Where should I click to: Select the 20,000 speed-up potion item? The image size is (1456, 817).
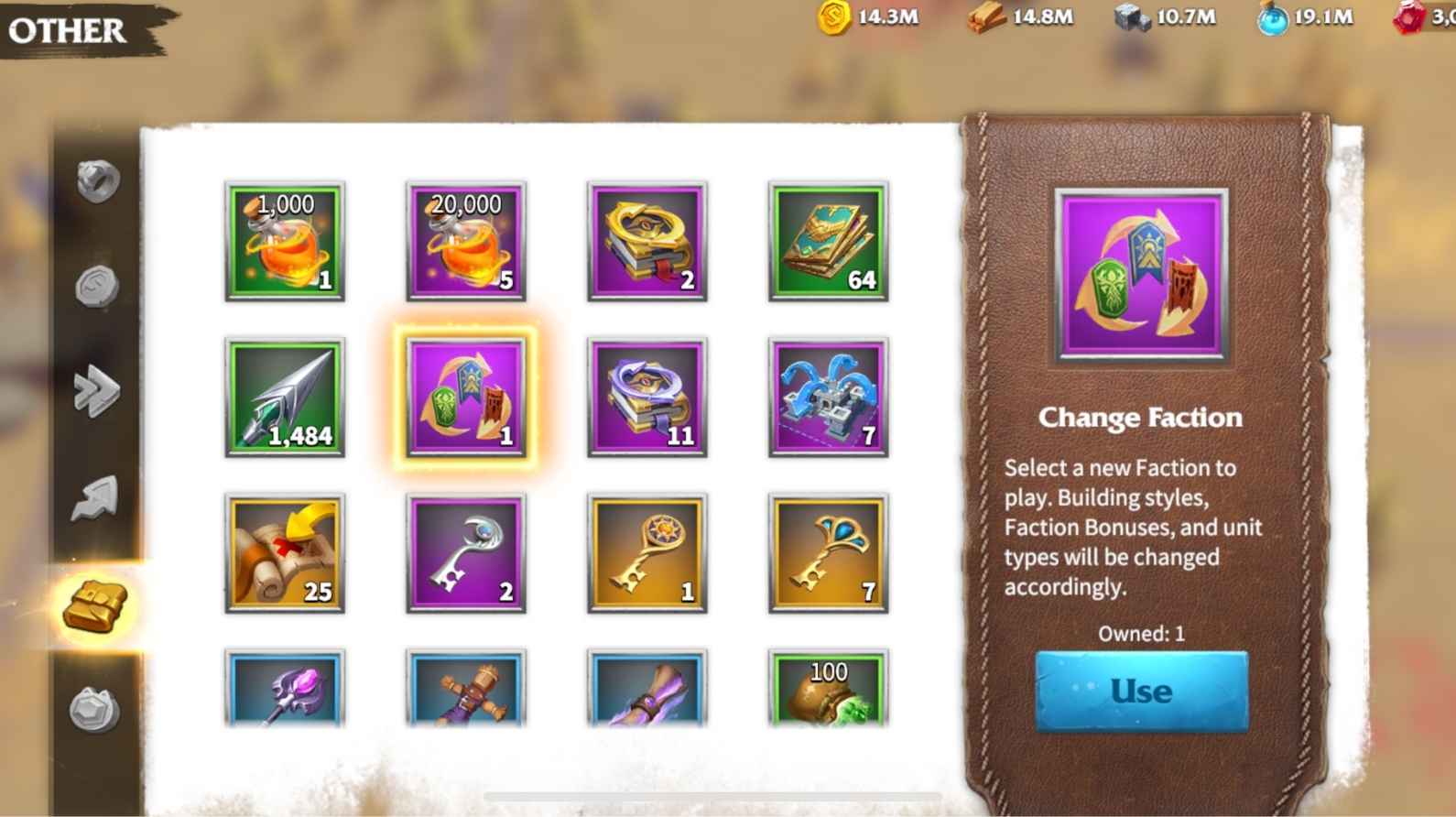point(466,241)
